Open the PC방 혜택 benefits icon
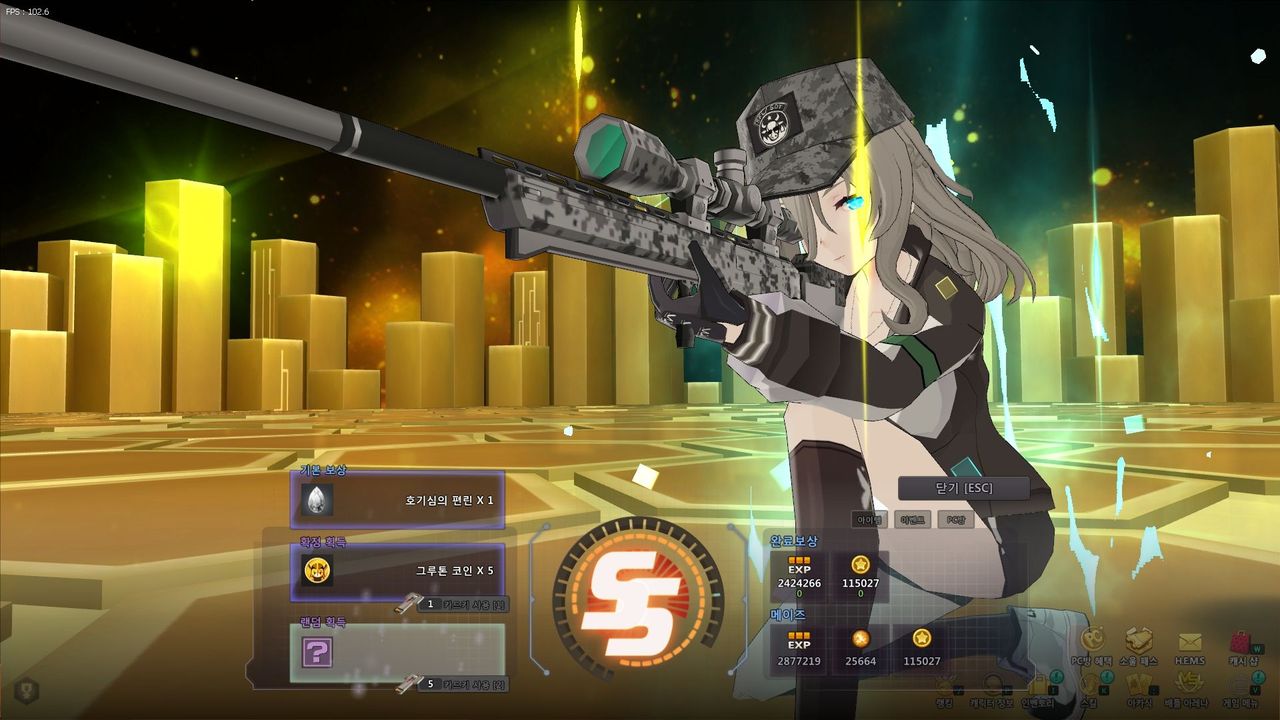Image resolution: width=1280 pixels, height=720 pixels. point(1092,642)
